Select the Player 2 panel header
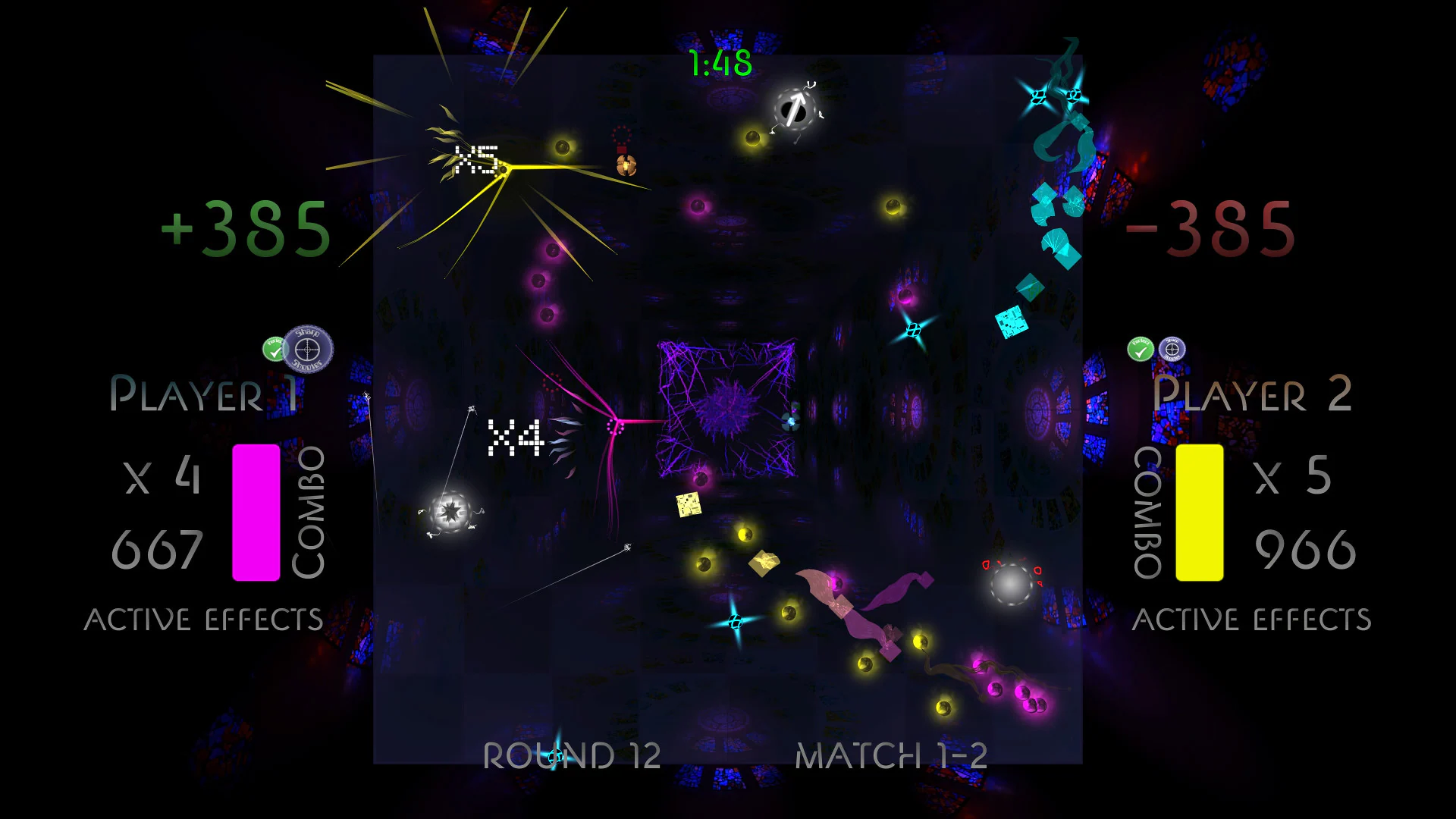The width and height of the screenshot is (1456, 819). pos(1251,394)
